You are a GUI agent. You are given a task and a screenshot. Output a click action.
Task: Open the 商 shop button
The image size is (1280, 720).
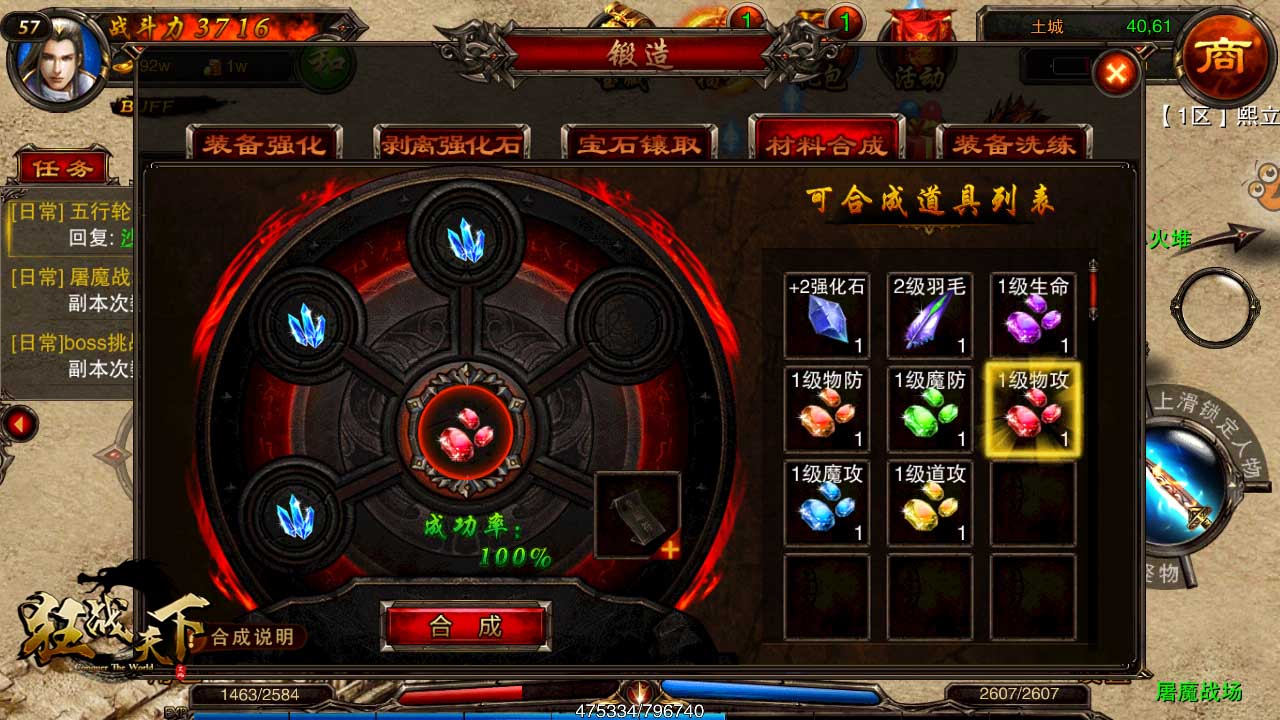1222,55
